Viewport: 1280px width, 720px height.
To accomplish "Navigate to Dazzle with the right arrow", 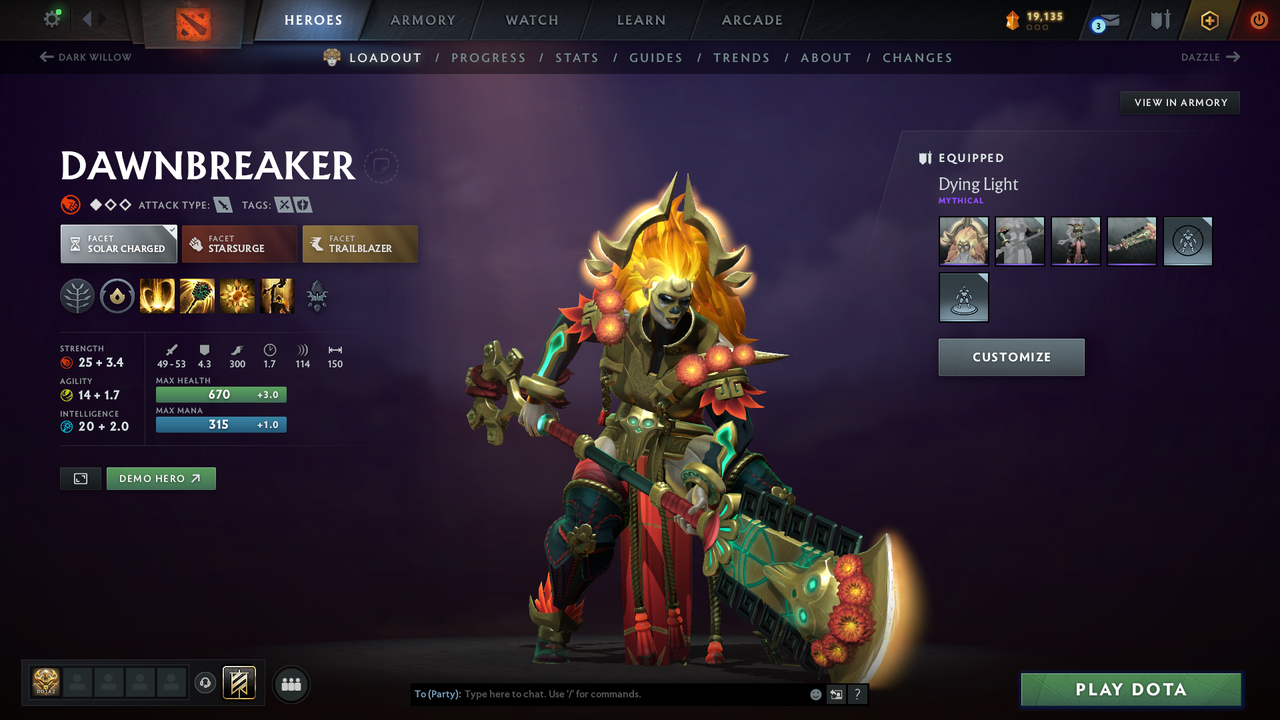I will pyautogui.click(x=1211, y=57).
